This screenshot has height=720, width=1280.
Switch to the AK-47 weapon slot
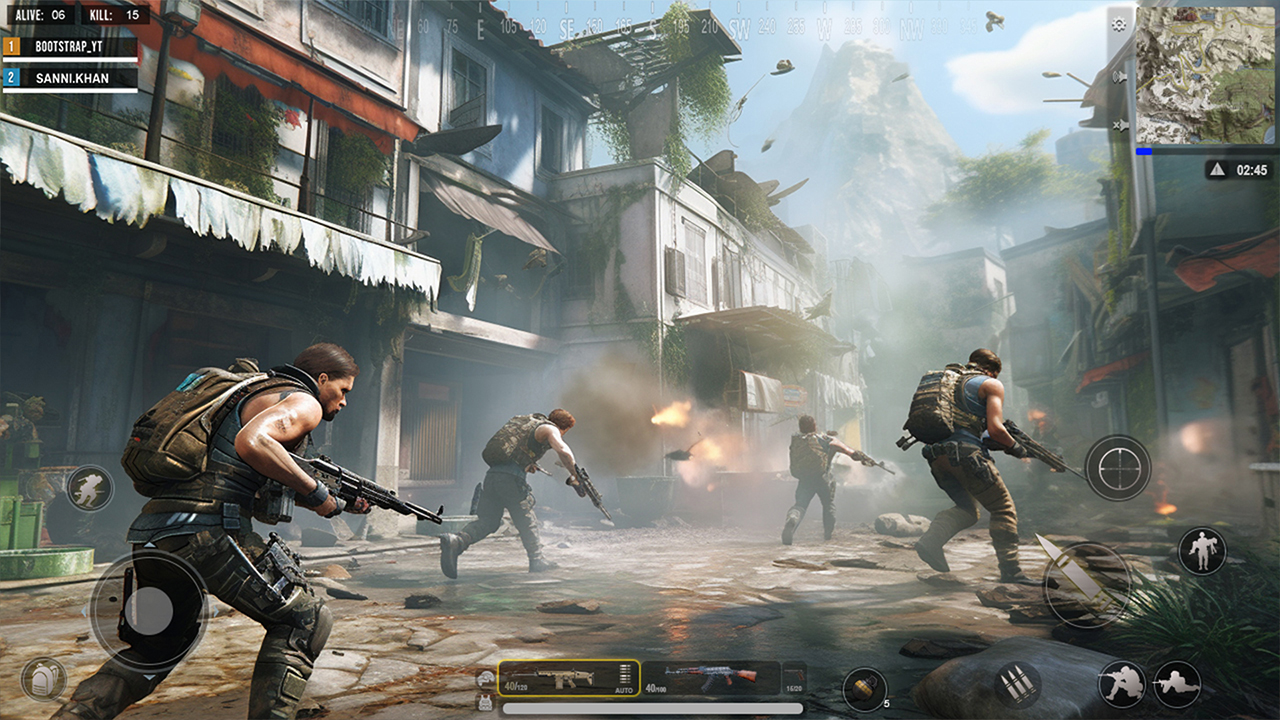coord(710,678)
